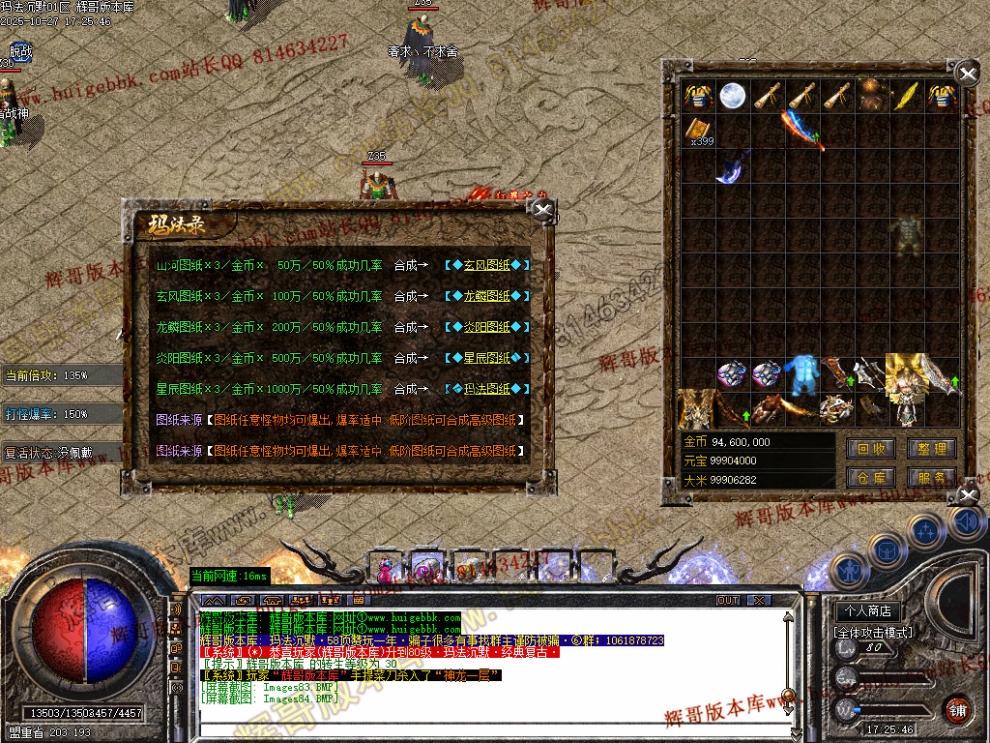Screen dimensions: 990x743
Task: Select the white moon orb item
Action: (733, 96)
